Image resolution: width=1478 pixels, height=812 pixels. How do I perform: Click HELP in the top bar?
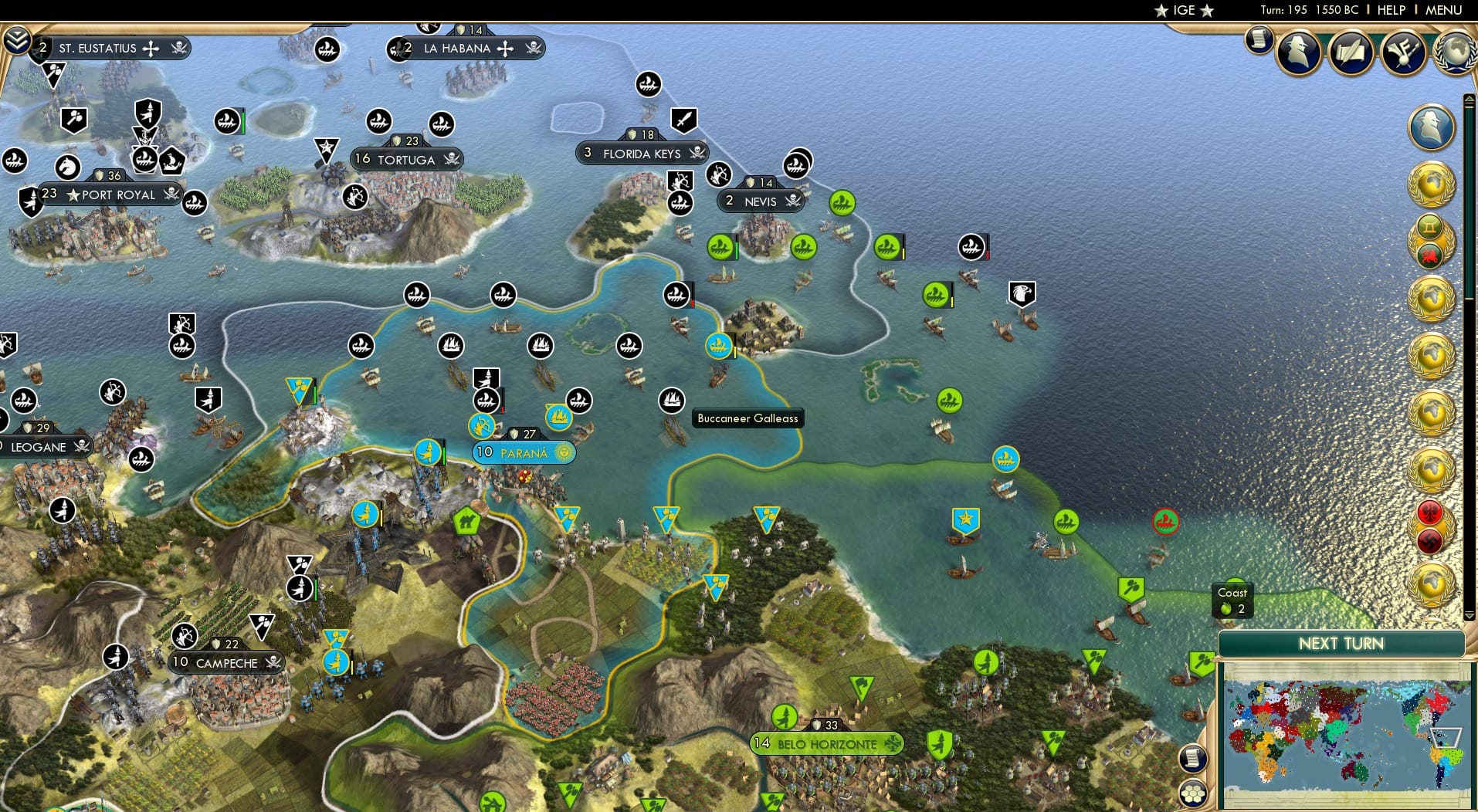click(1390, 10)
